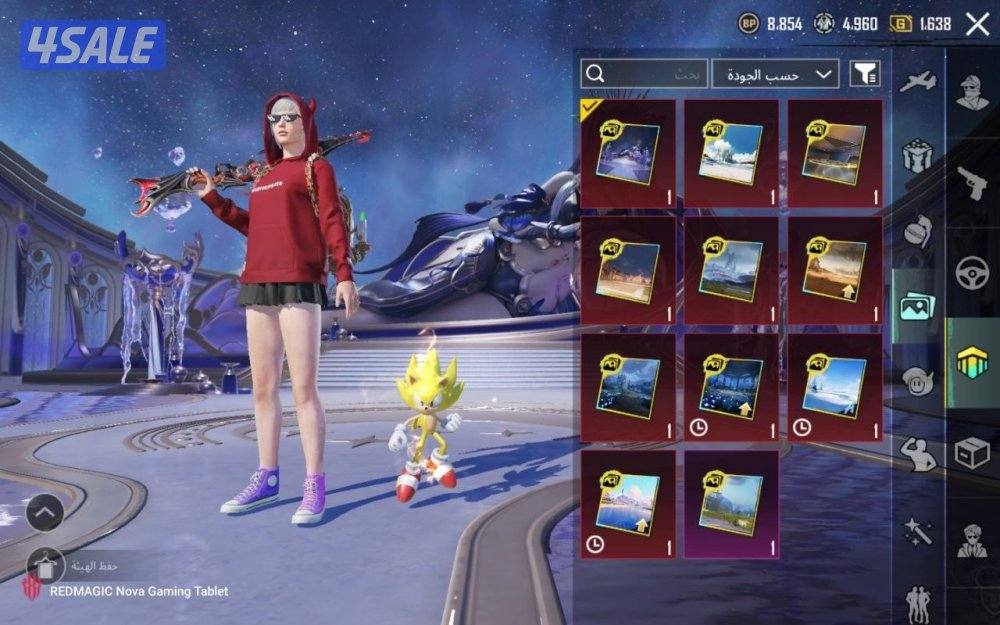Click the G gold currency icon

click(900, 23)
